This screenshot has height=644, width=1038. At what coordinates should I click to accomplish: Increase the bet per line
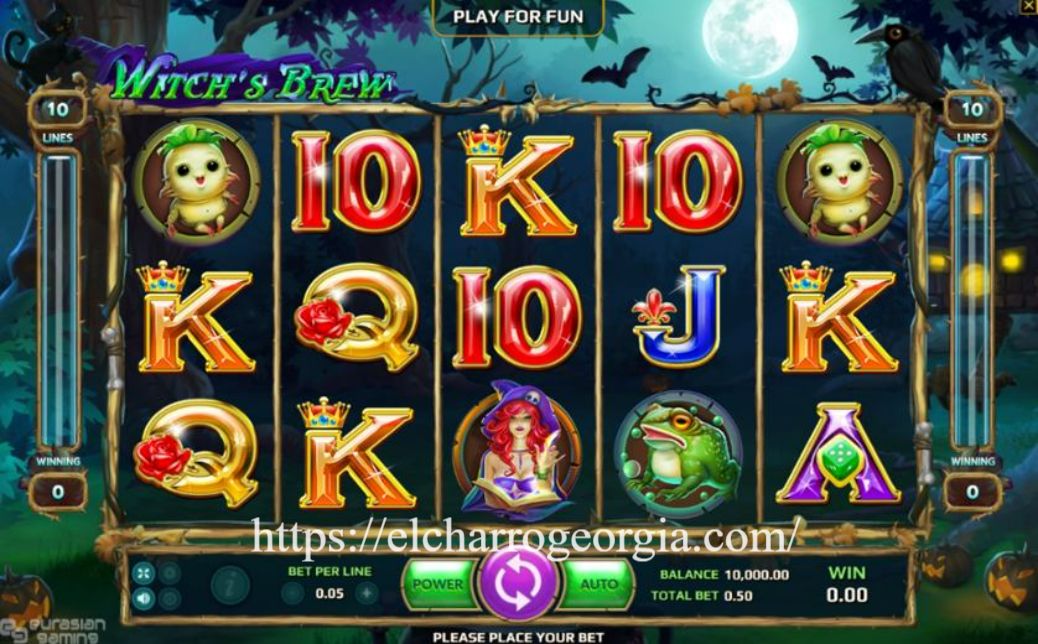pos(367,593)
